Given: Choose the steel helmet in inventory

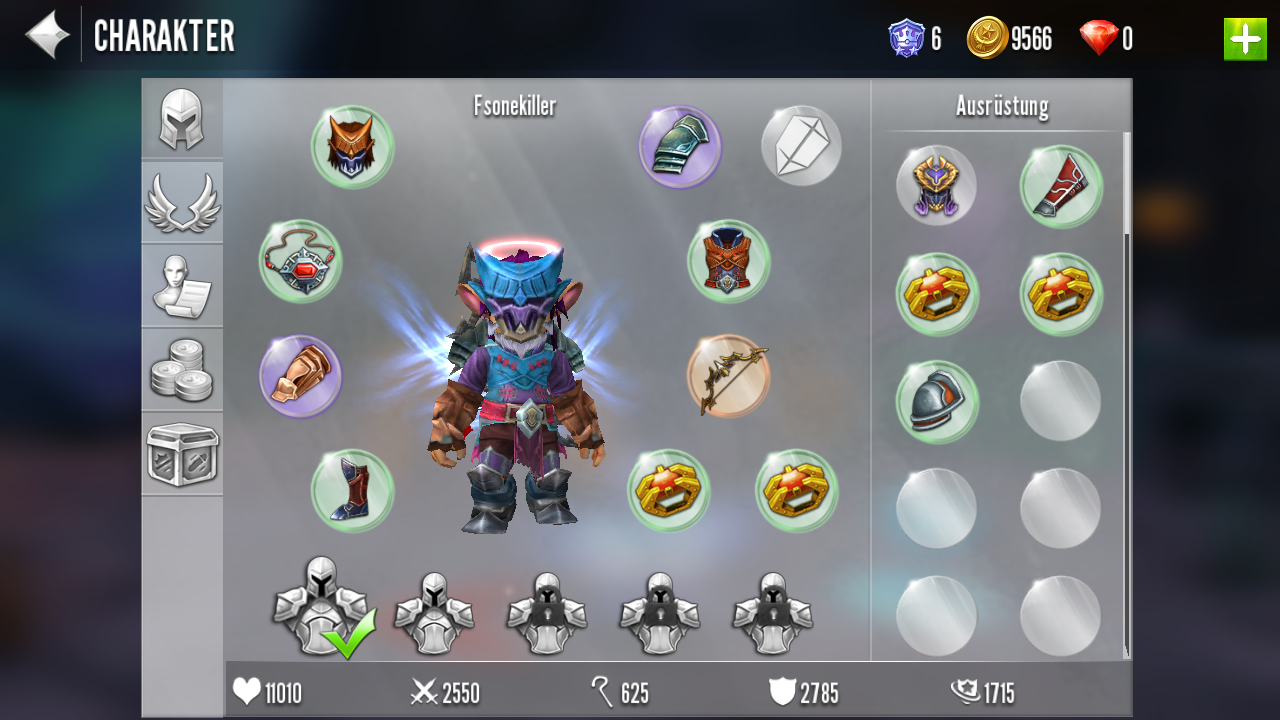Looking at the screenshot, I should [x=936, y=402].
